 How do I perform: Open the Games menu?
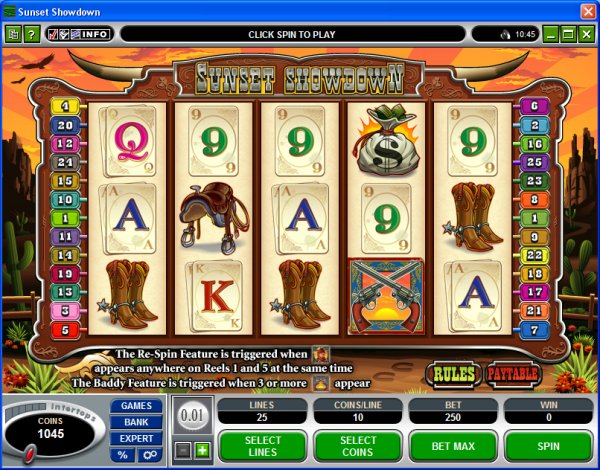coord(137,406)
